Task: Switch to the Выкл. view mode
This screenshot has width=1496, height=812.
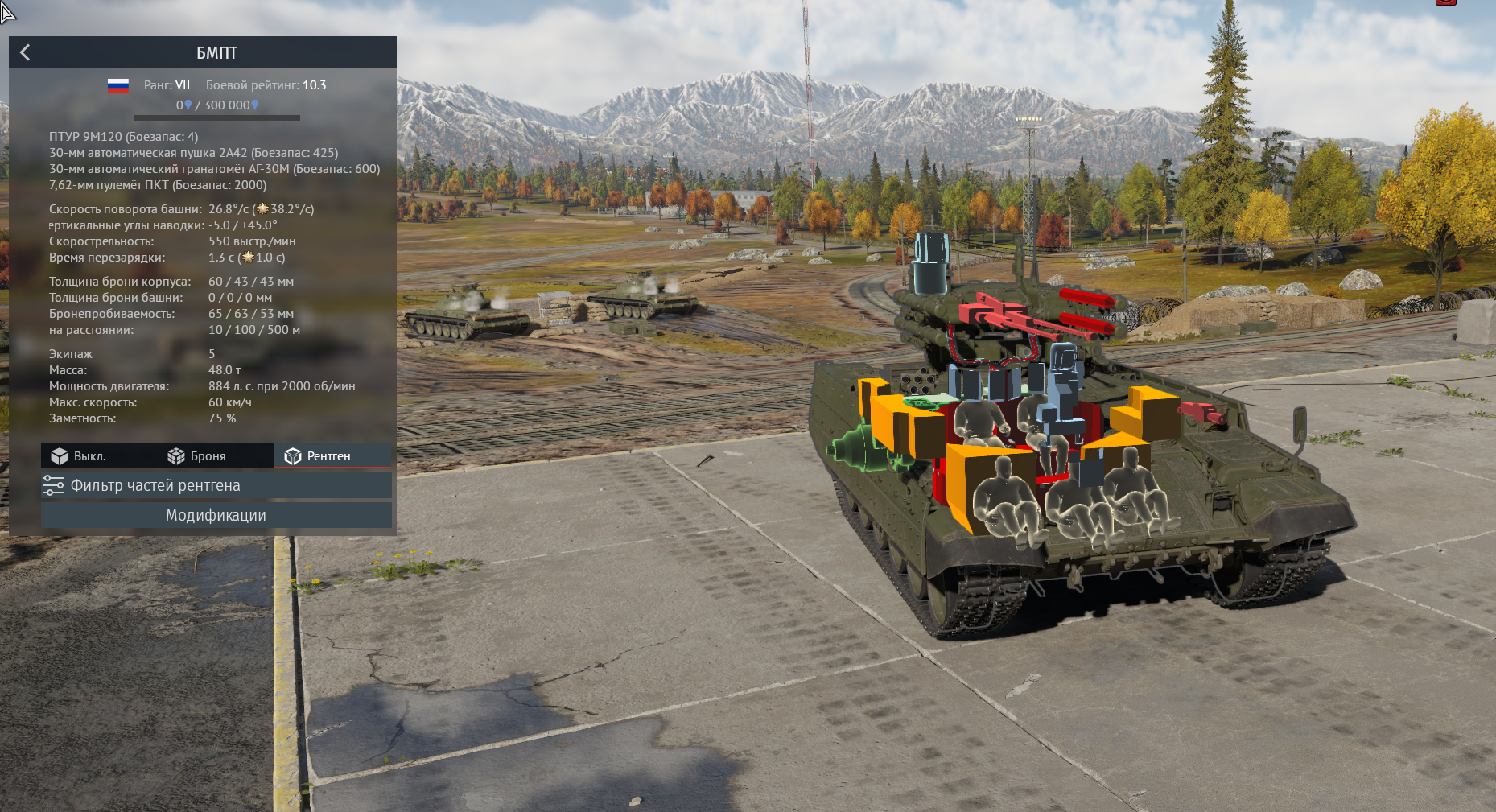Action: 79,456
